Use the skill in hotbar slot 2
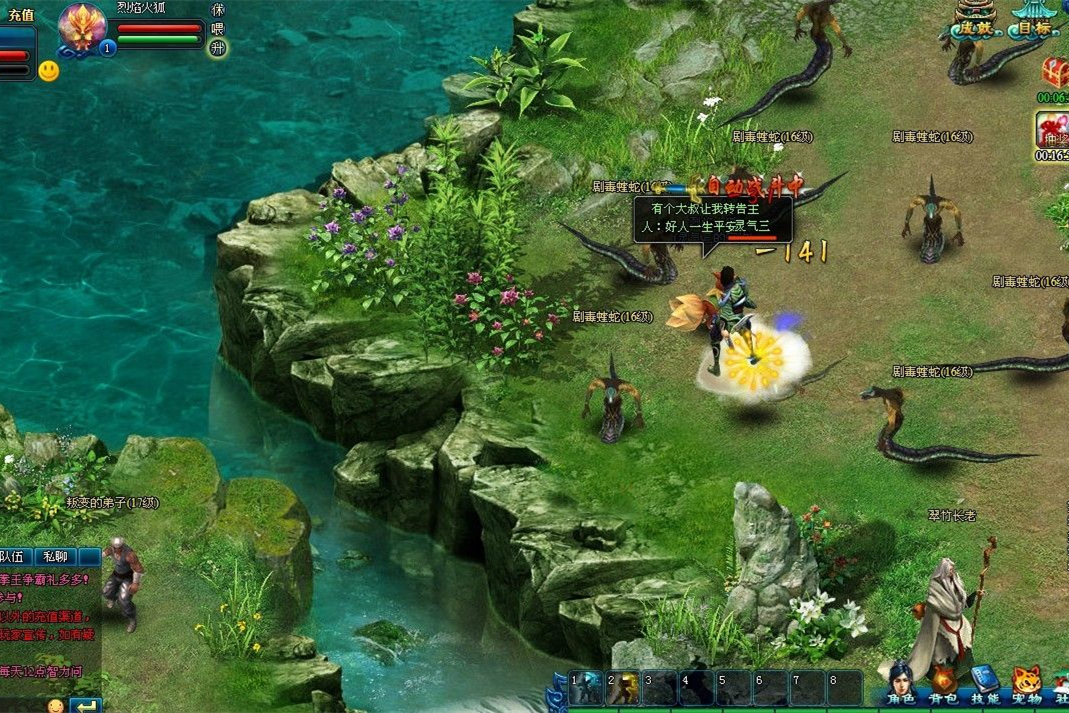Image resolution: width=1069 pixels, height=713 pixels. click(622, 688)
